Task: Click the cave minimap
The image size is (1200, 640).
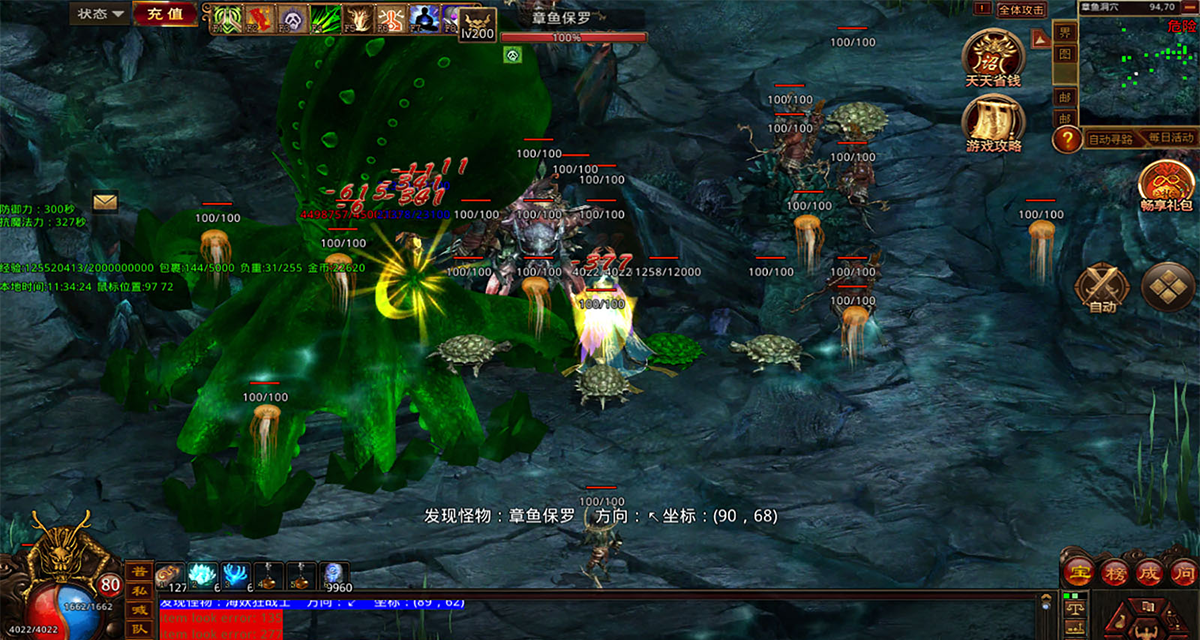Action: coord(1137,70)
